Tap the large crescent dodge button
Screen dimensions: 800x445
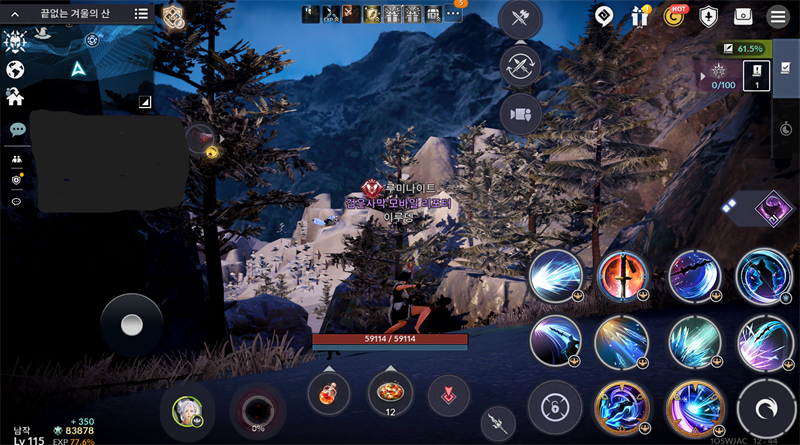766,408
